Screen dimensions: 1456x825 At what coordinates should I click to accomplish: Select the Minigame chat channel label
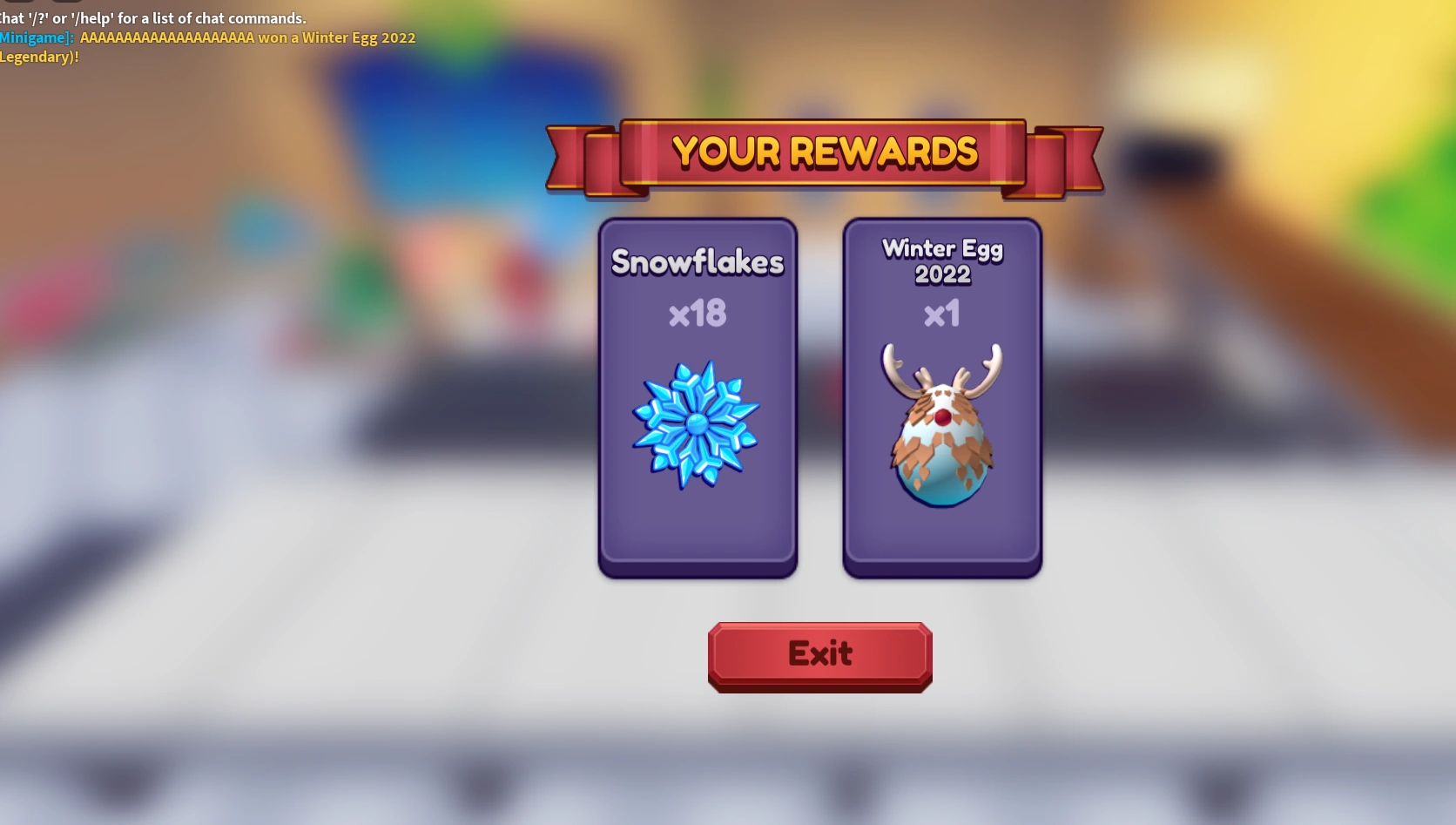pyautogui.click(x=35, y=37)
